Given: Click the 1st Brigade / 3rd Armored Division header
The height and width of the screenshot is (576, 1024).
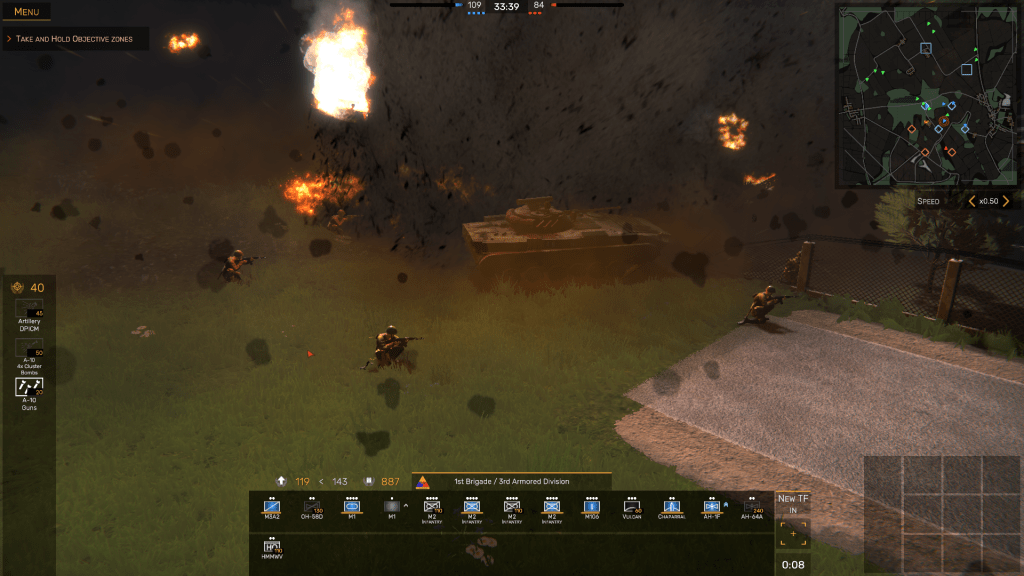Looking at the screenshot, I should click(510, 481).
